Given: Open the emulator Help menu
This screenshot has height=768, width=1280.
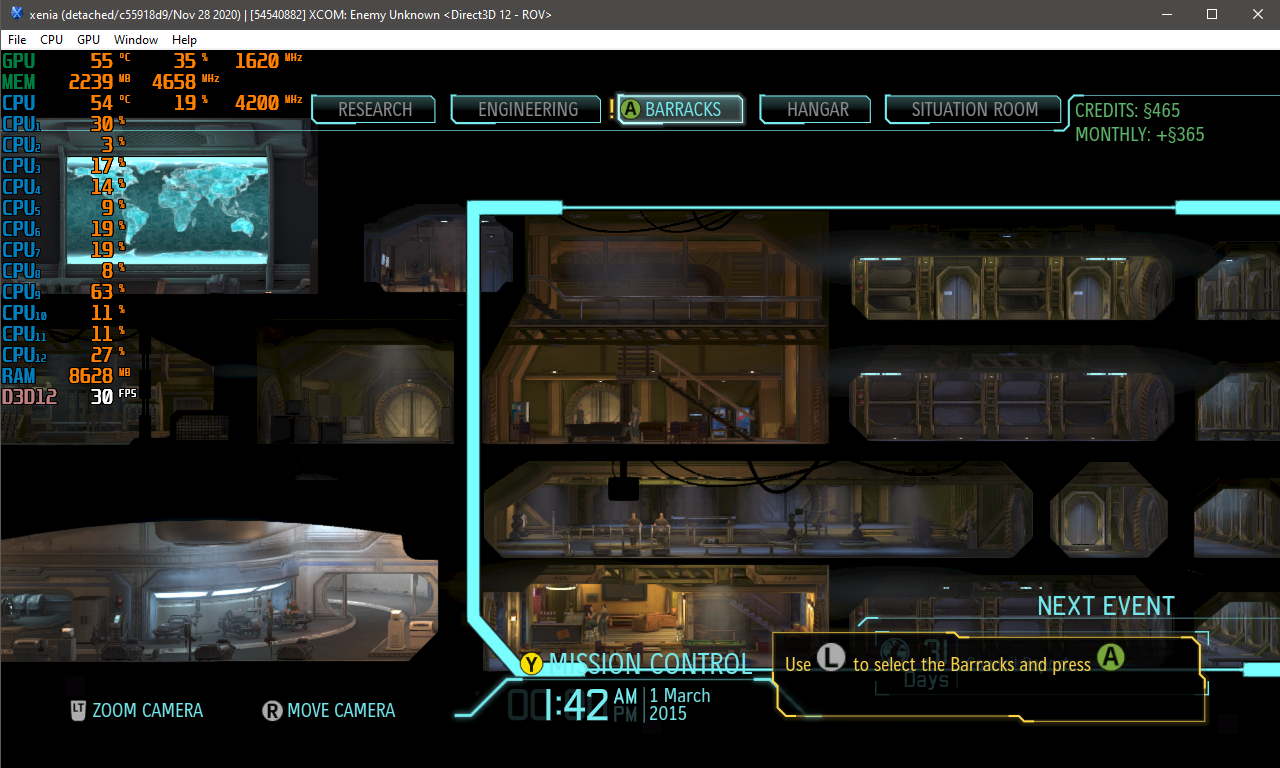Looking at the screenshot, I should 184,40.
